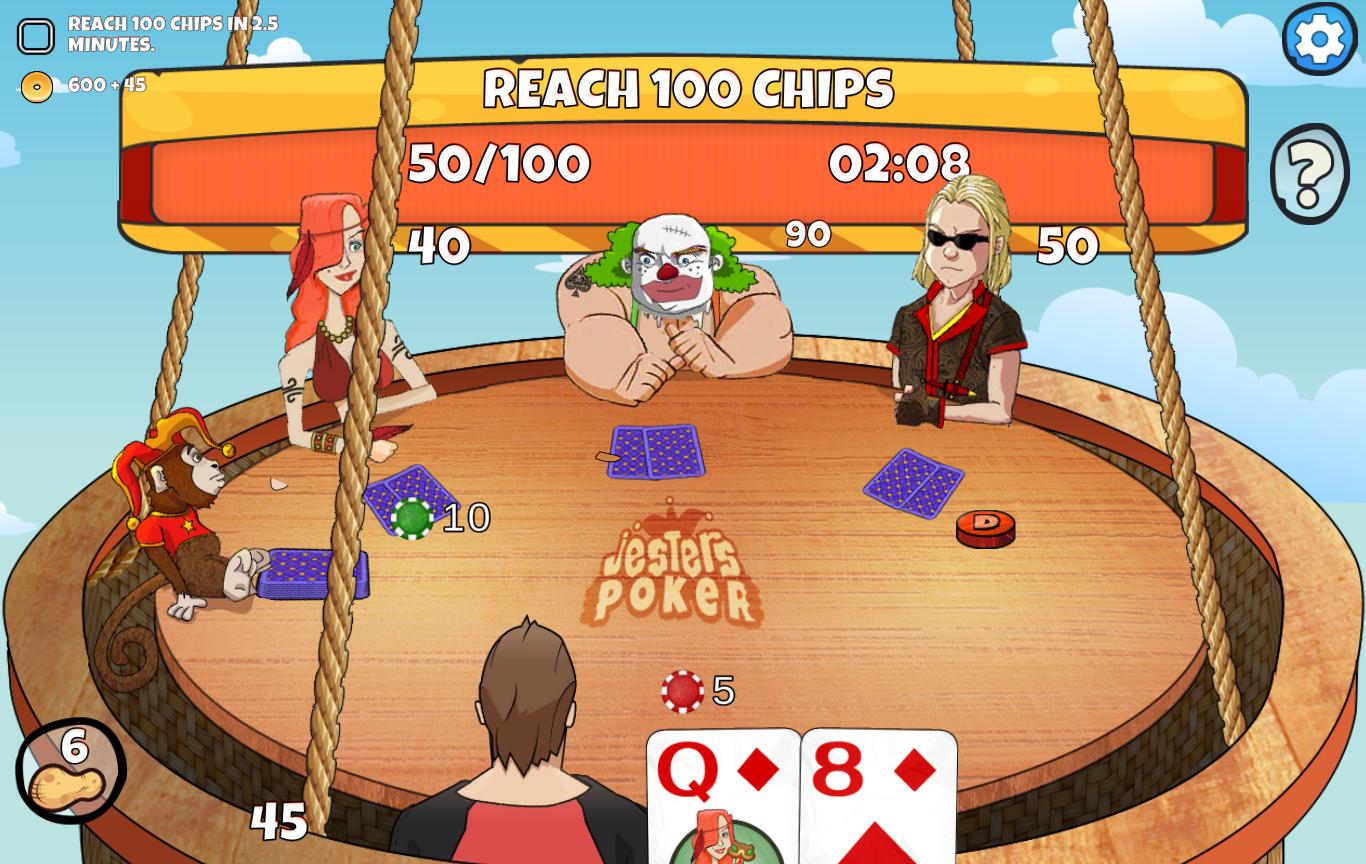Image resolution: width=1366 pixels, height=864 pixels.
Task: Click the REACH 100 CHIPS banner
Action: pos(688,89)
